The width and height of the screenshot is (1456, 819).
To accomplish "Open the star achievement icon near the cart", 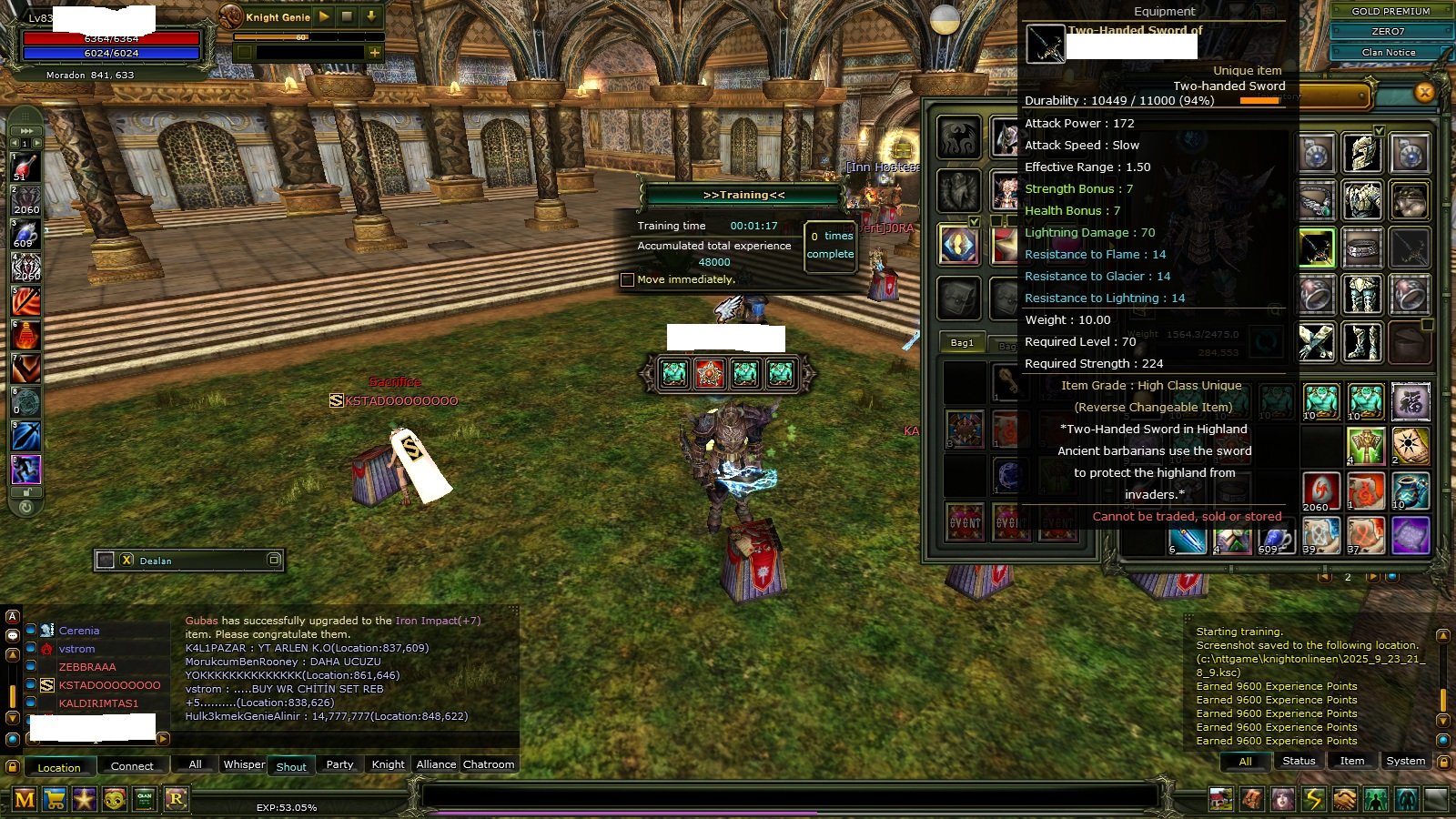I will [85, 797].
